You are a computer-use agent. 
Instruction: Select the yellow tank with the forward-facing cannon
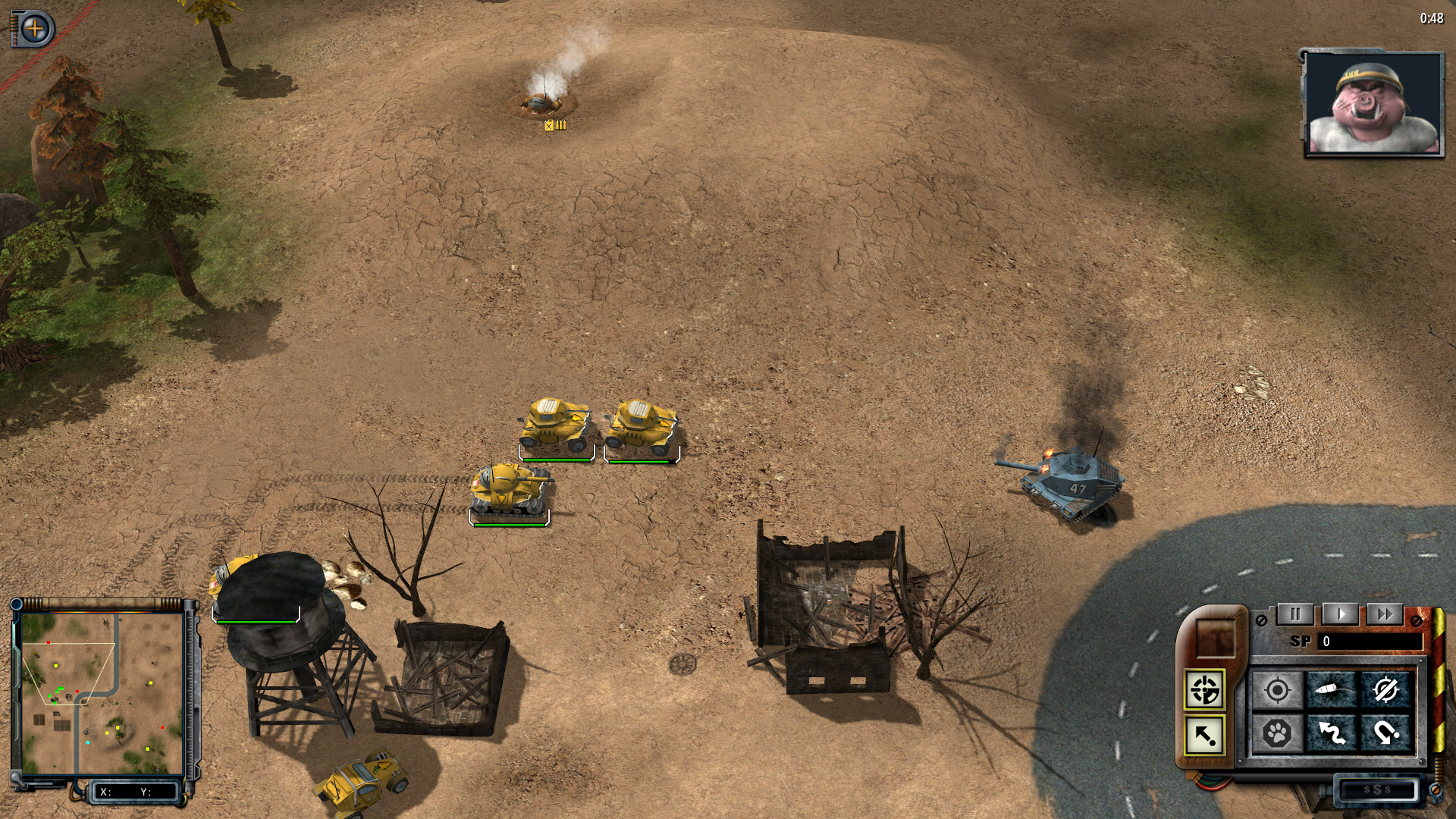pyautogui.click(x=510, y=489)
